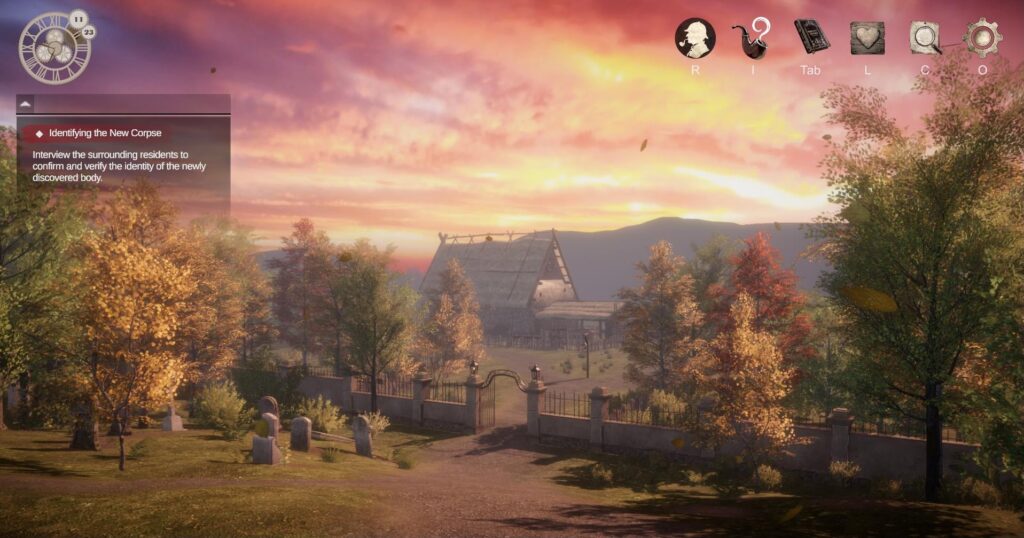Open the detective silhouette portrait icon
The height and width of the screenshot is (538, 1024).
694,38
